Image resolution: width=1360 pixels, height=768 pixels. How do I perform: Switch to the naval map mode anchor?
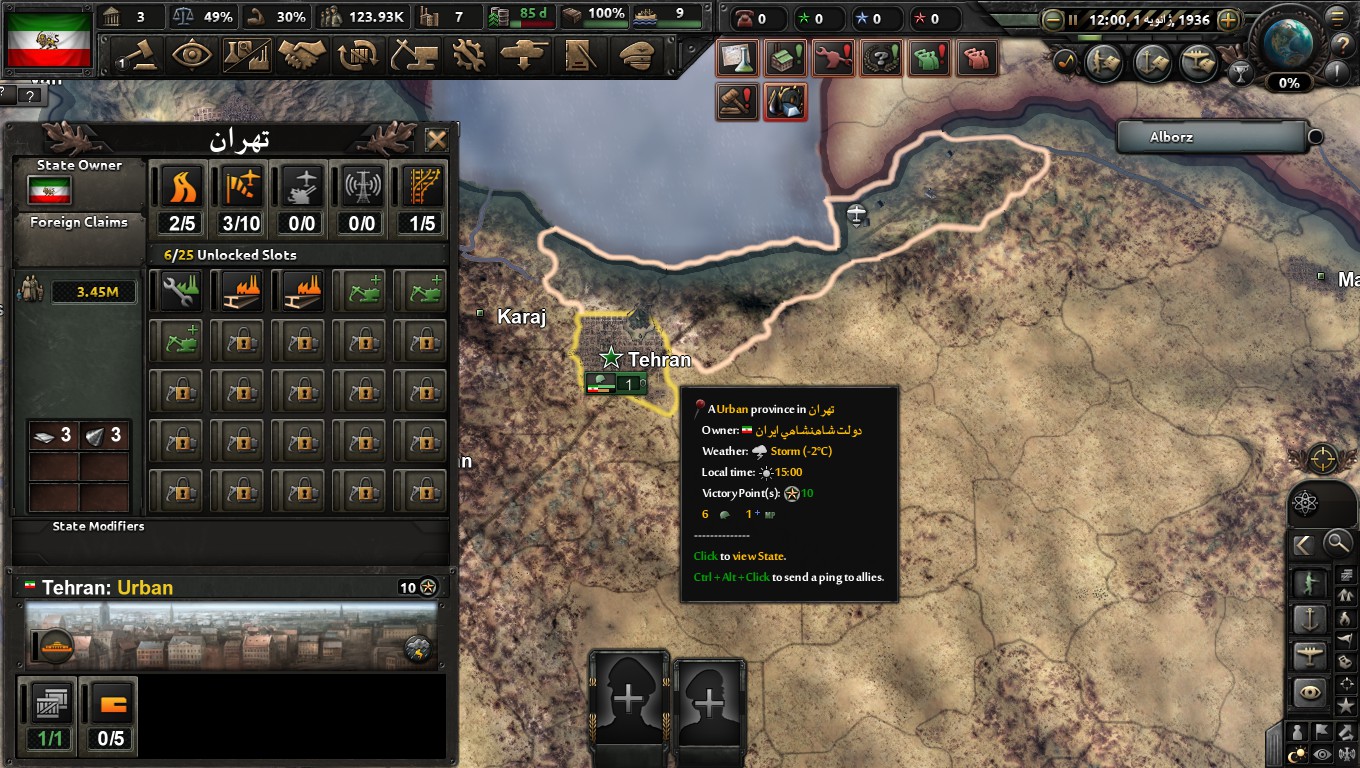coord(1310,620)
